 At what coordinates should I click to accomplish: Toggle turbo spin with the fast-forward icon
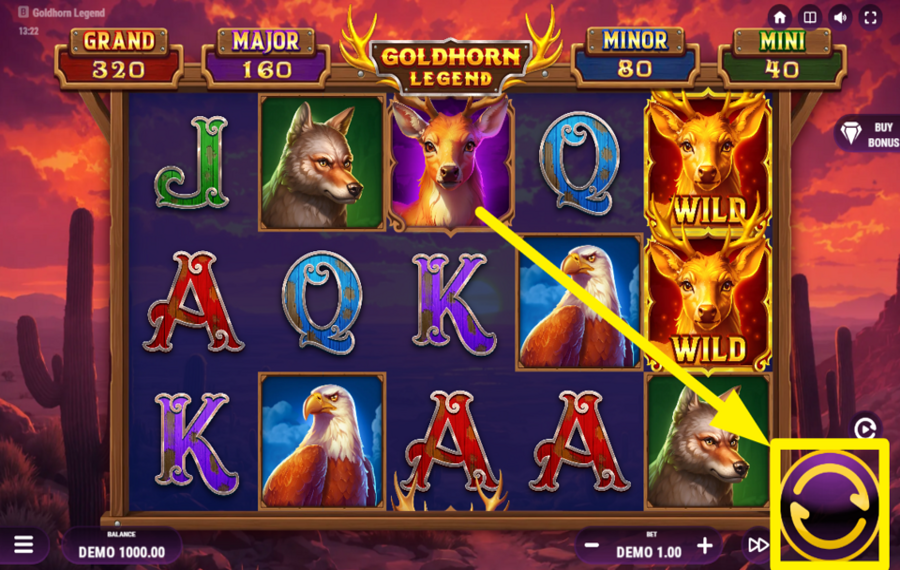coord(759,545)
